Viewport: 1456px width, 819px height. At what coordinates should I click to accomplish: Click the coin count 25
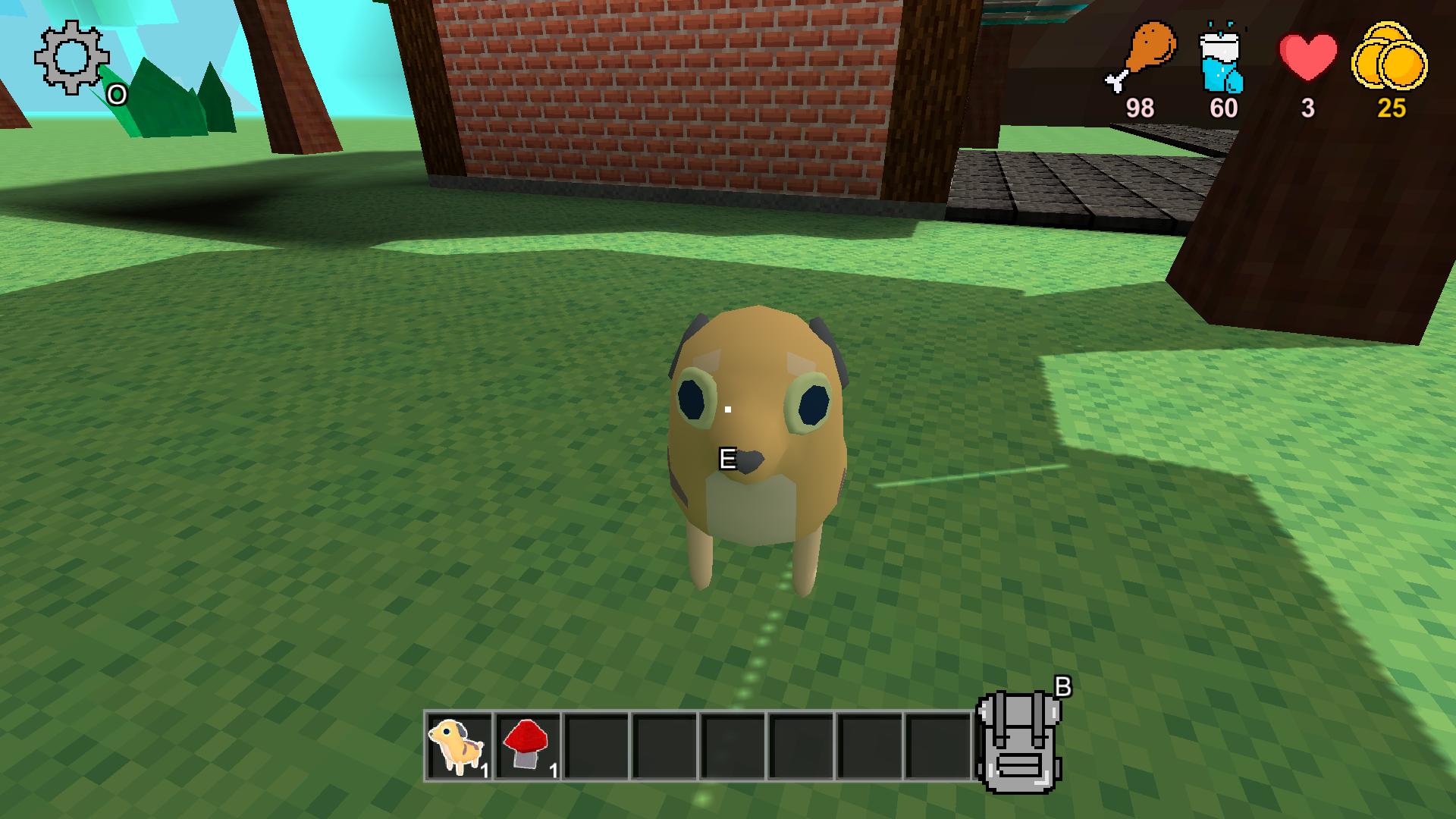(1390, 108)
